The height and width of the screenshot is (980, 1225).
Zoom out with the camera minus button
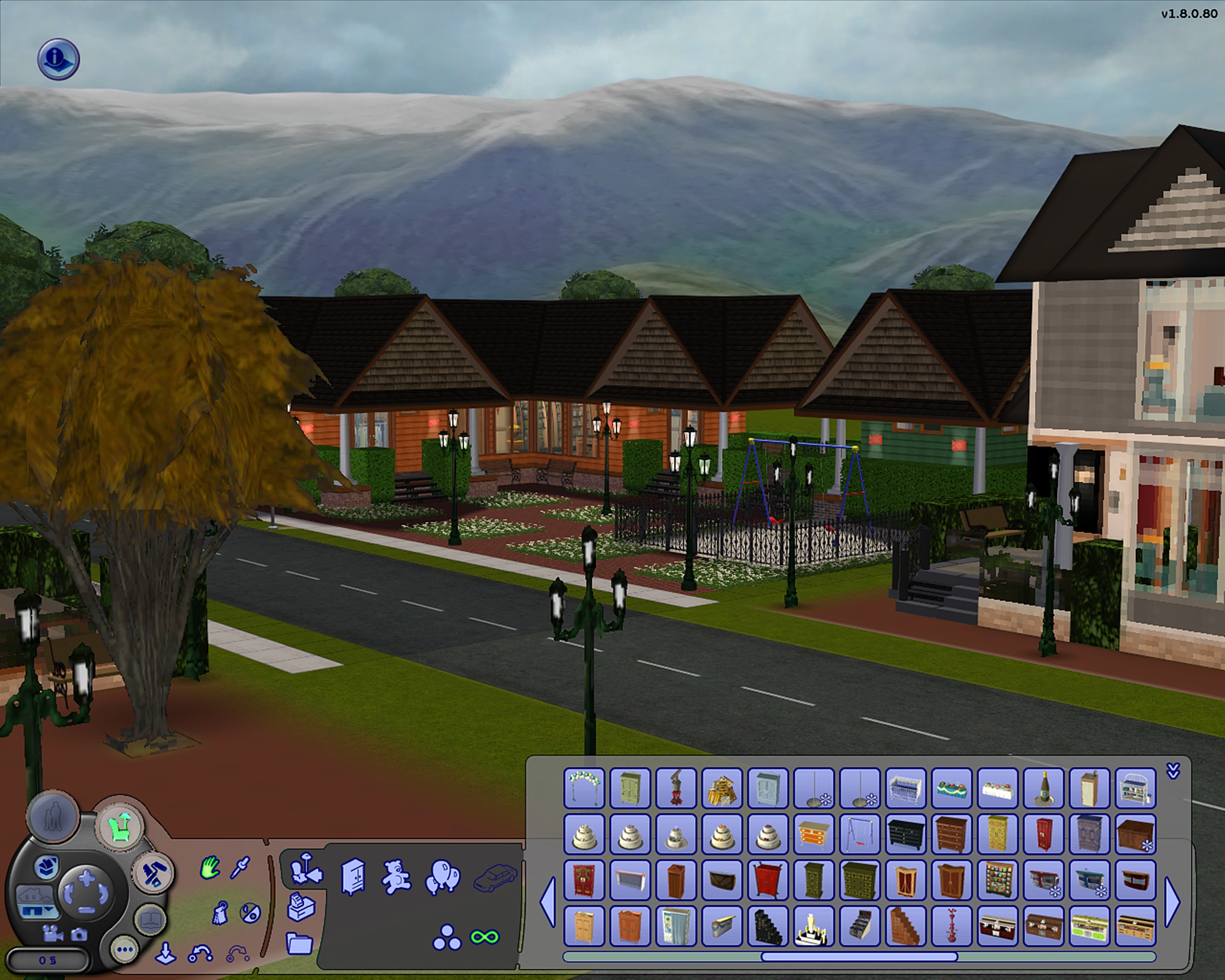(86, 910)
